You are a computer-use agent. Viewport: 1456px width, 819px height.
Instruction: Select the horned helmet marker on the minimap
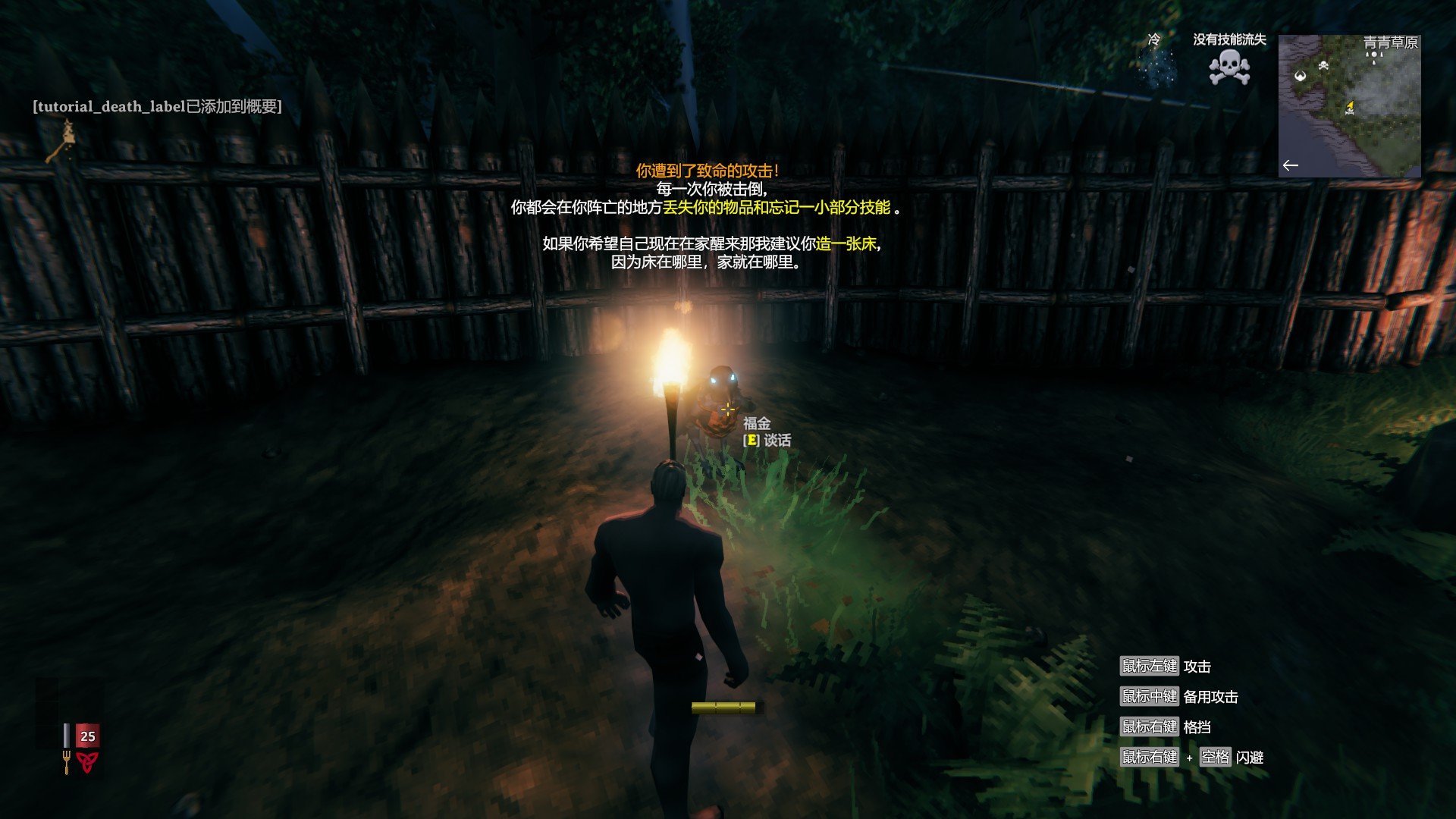(1301, 75)
